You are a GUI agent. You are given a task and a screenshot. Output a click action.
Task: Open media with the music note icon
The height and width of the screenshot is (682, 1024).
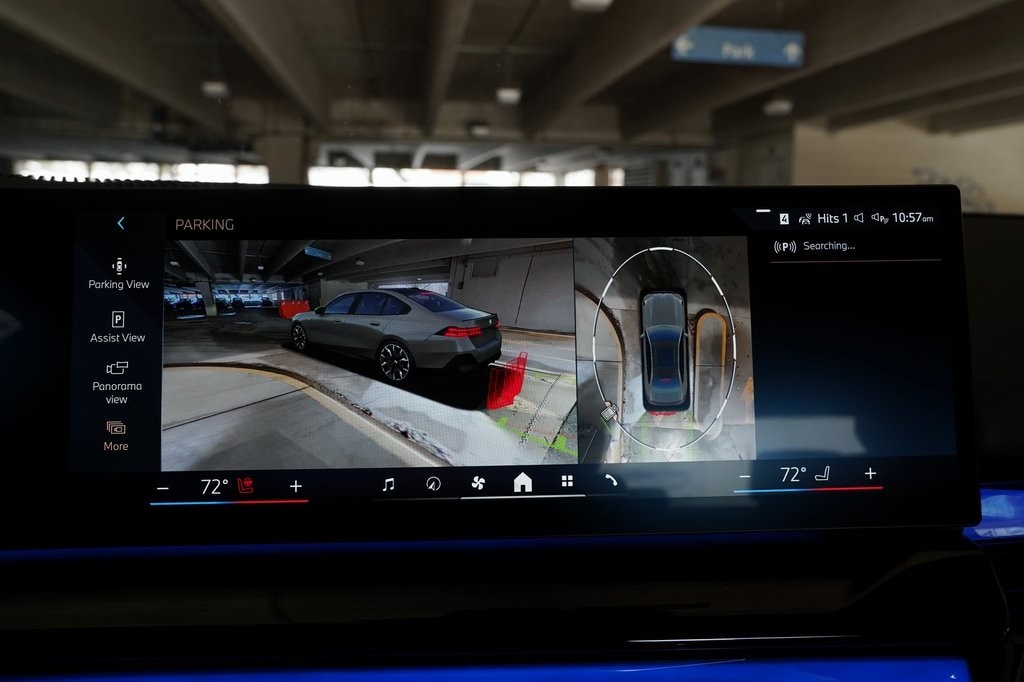tap(388, 484)
